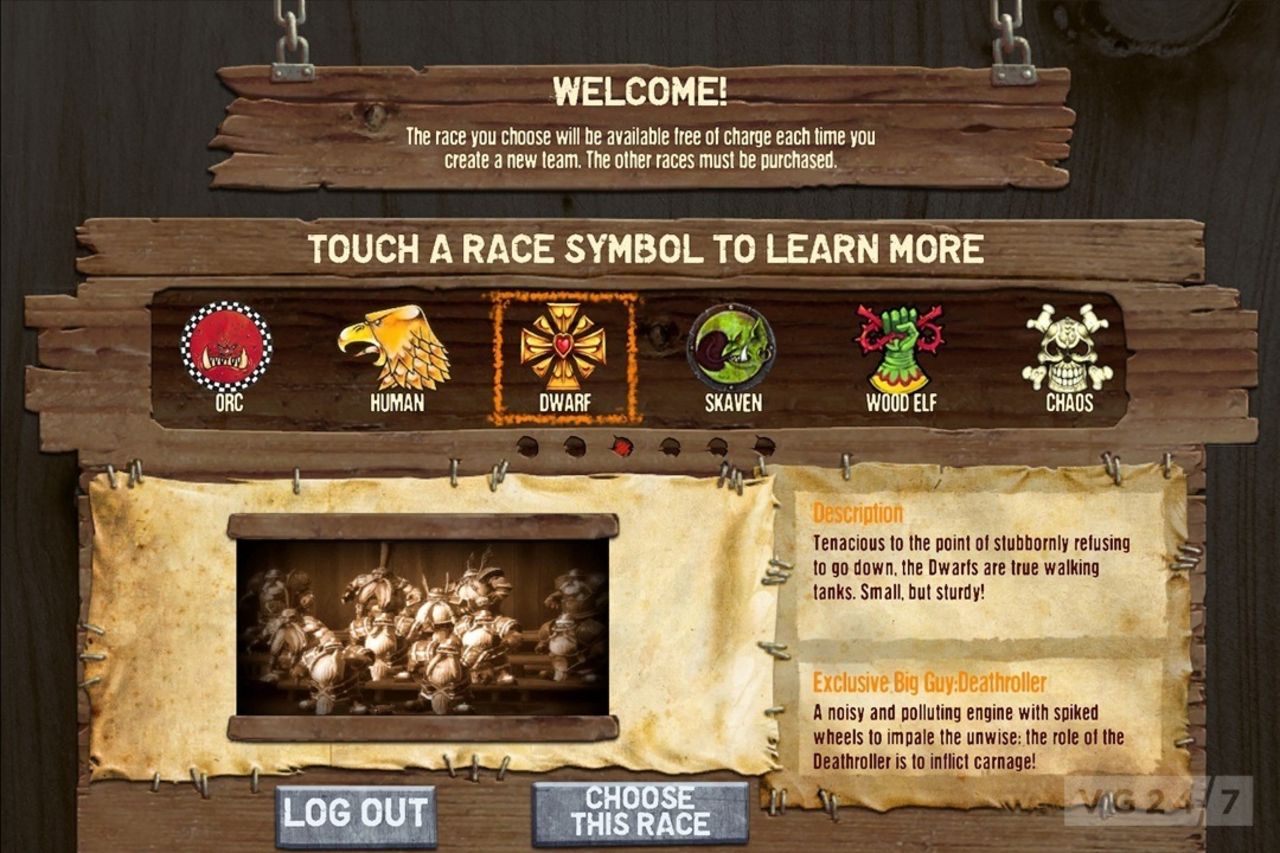The image size is (1280, 853).
Task: Select the first carousel dot
Action: click(528, 447)
